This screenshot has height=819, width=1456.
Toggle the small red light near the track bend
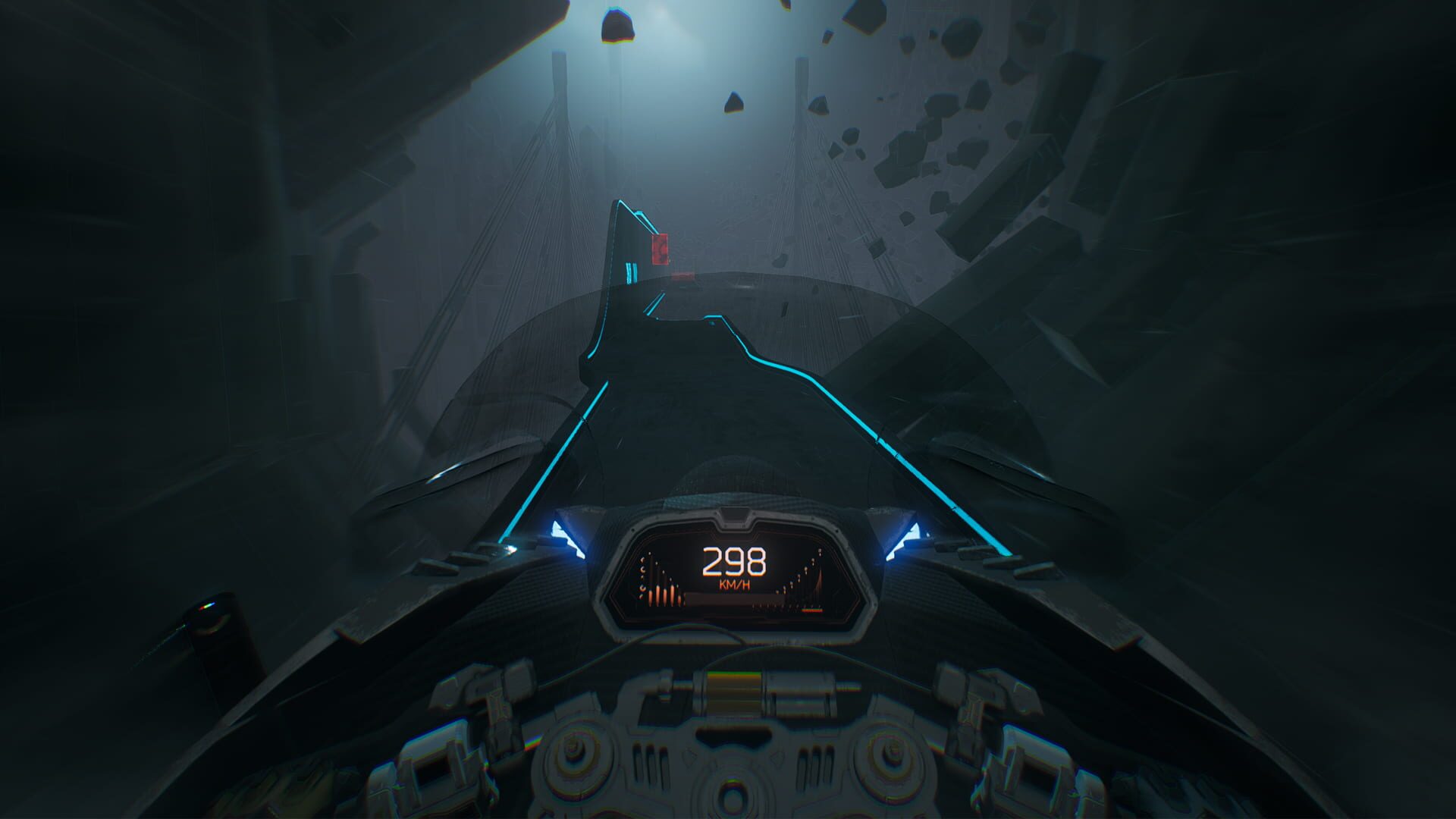[x=682, y=277]
